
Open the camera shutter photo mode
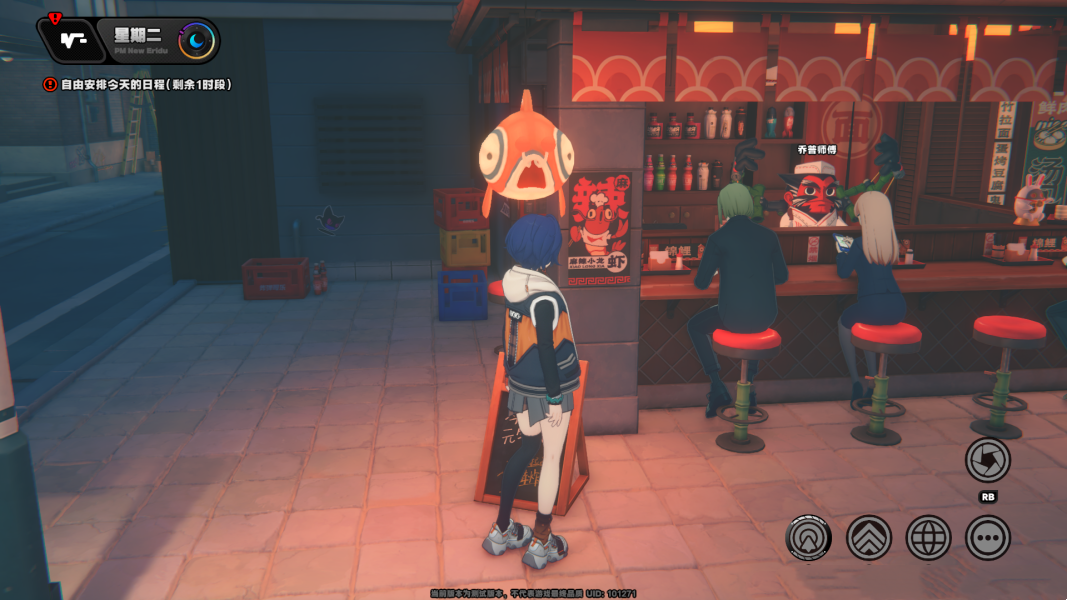coord(987,460)
